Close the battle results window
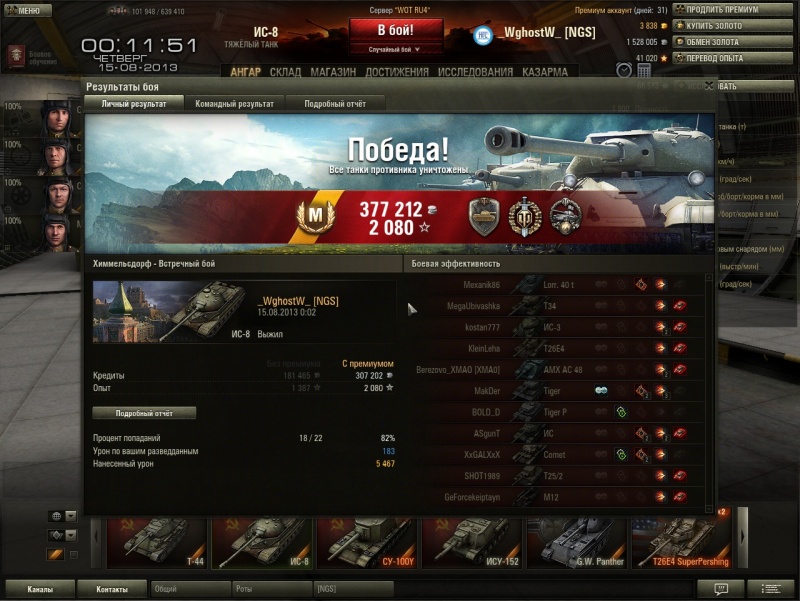Screen dimensions: 800x601 (x=708, y=87)
